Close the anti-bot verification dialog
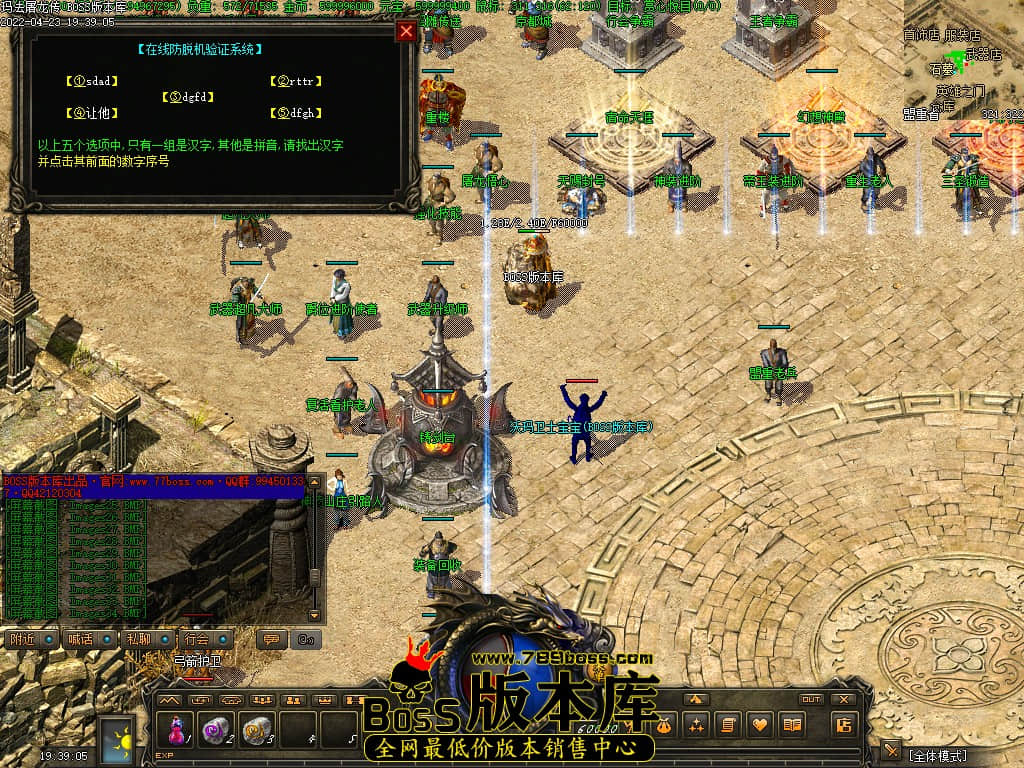The width and height of the screenshot is (1024, 768). coord(406,31)
